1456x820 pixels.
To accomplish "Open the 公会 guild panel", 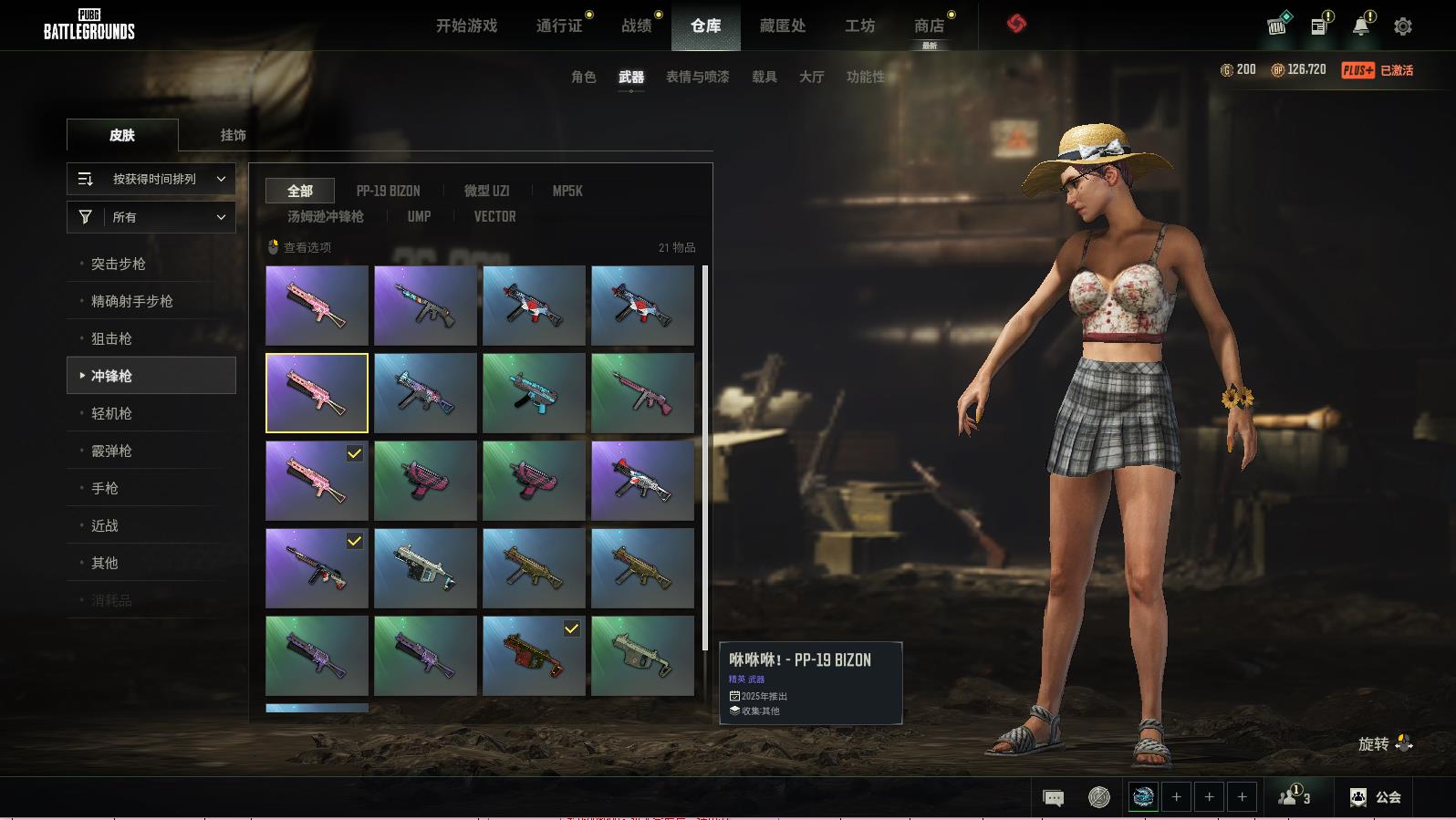I will coord(1376,797).
